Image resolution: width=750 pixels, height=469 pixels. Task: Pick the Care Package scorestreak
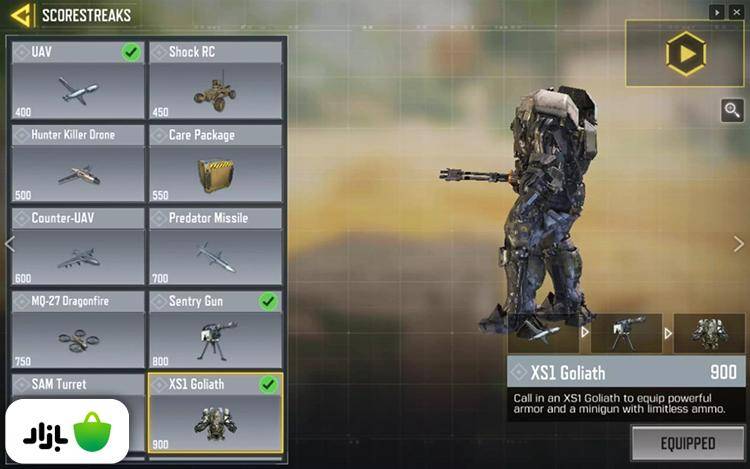tap(216, 163)
